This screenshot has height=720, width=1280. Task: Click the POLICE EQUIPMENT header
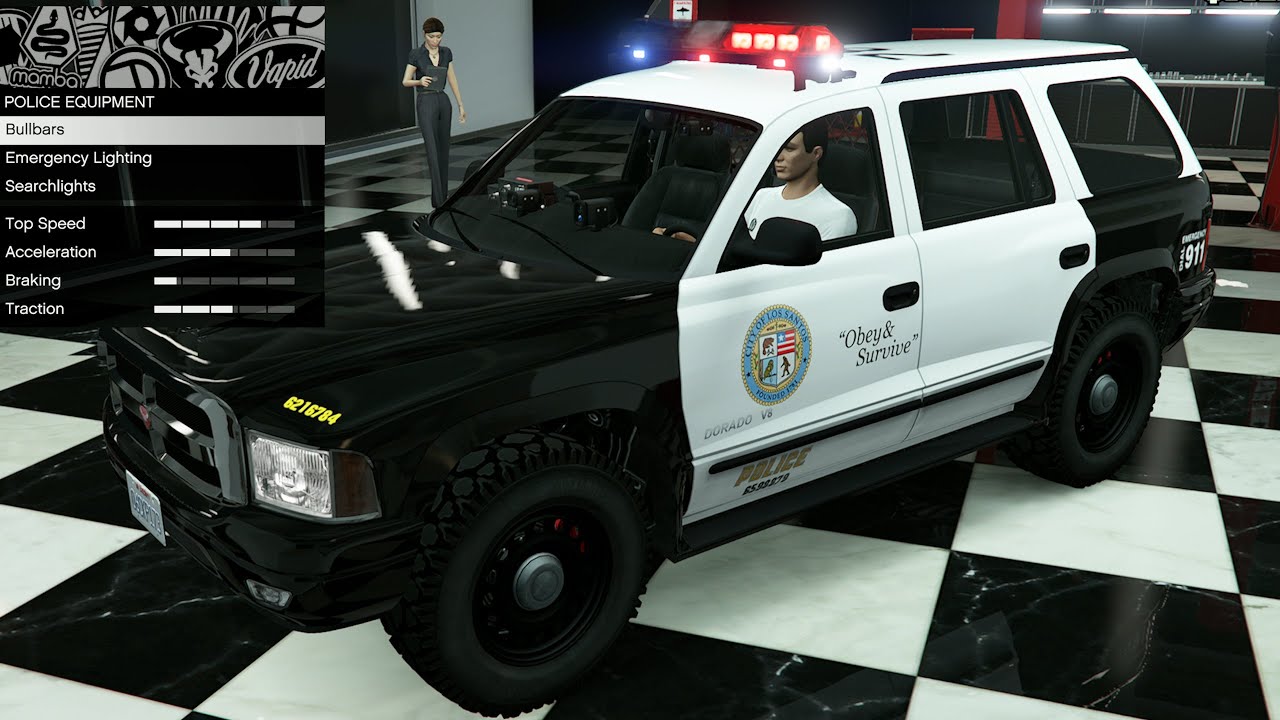[x=78, y=102]
